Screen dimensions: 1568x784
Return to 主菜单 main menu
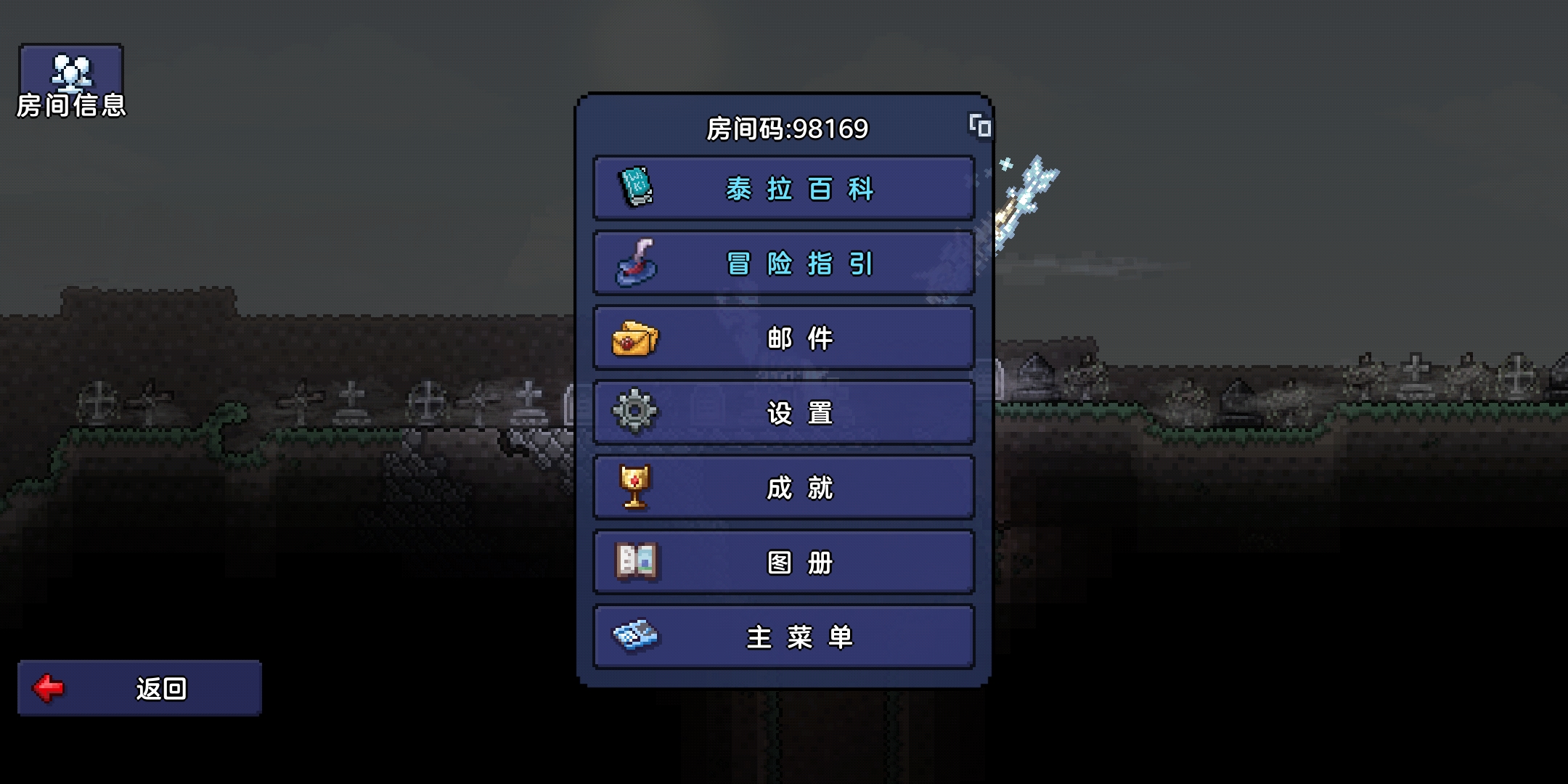point(784,637)
